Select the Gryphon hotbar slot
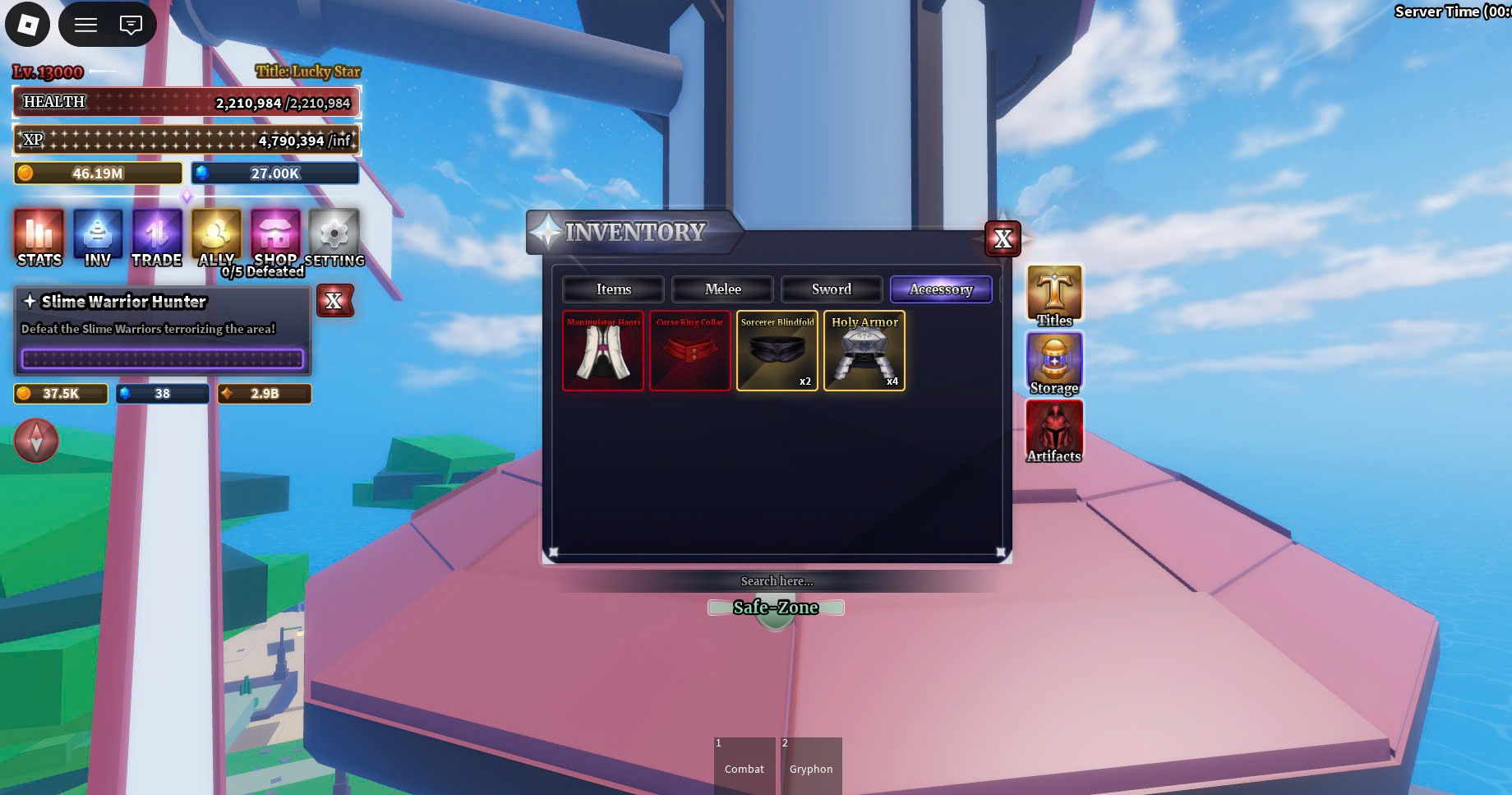Viewport: 1512px width, 795px height. pyautogui.click(x=811, y=765)
